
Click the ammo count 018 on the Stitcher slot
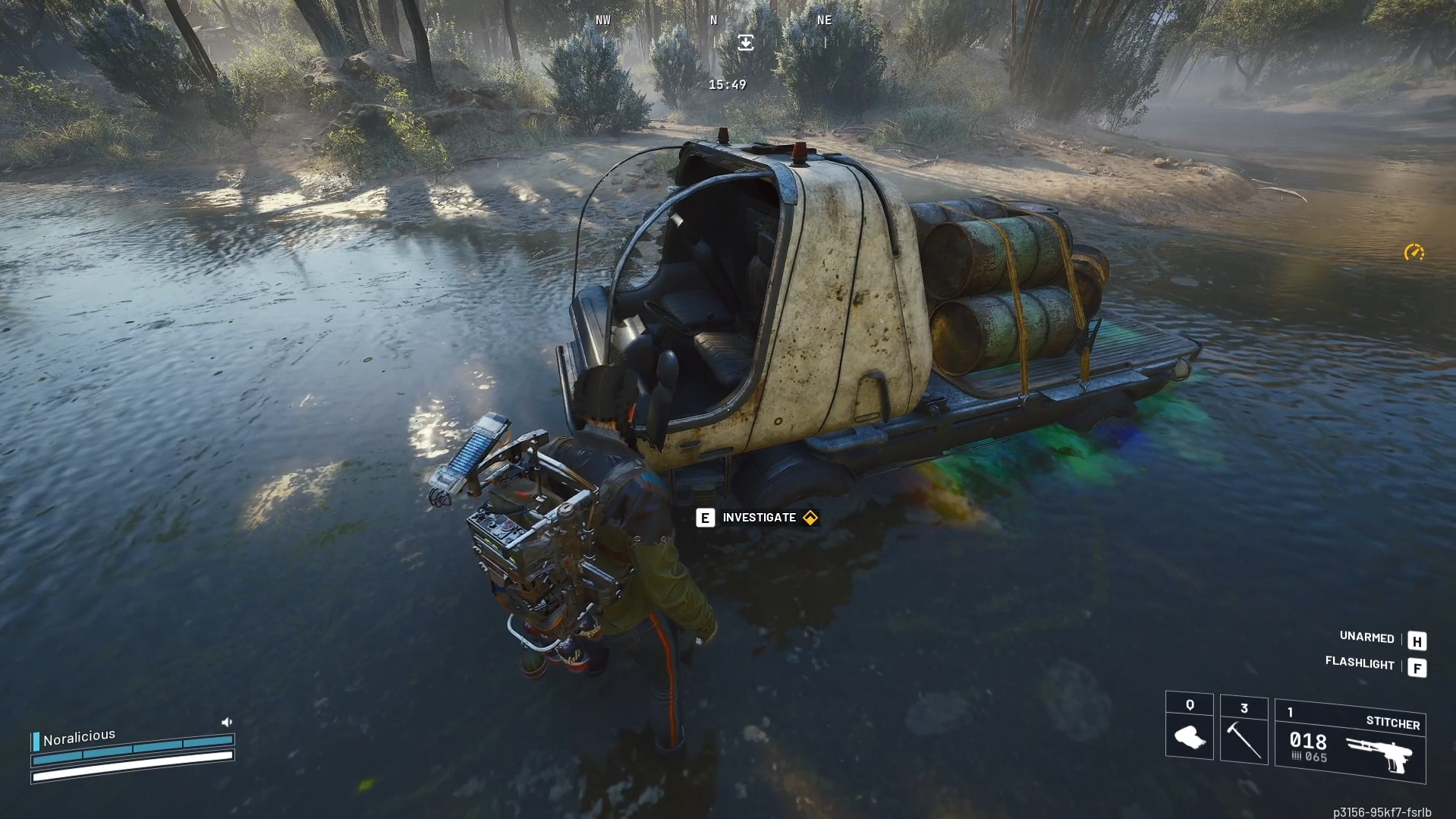[1308, 742]
